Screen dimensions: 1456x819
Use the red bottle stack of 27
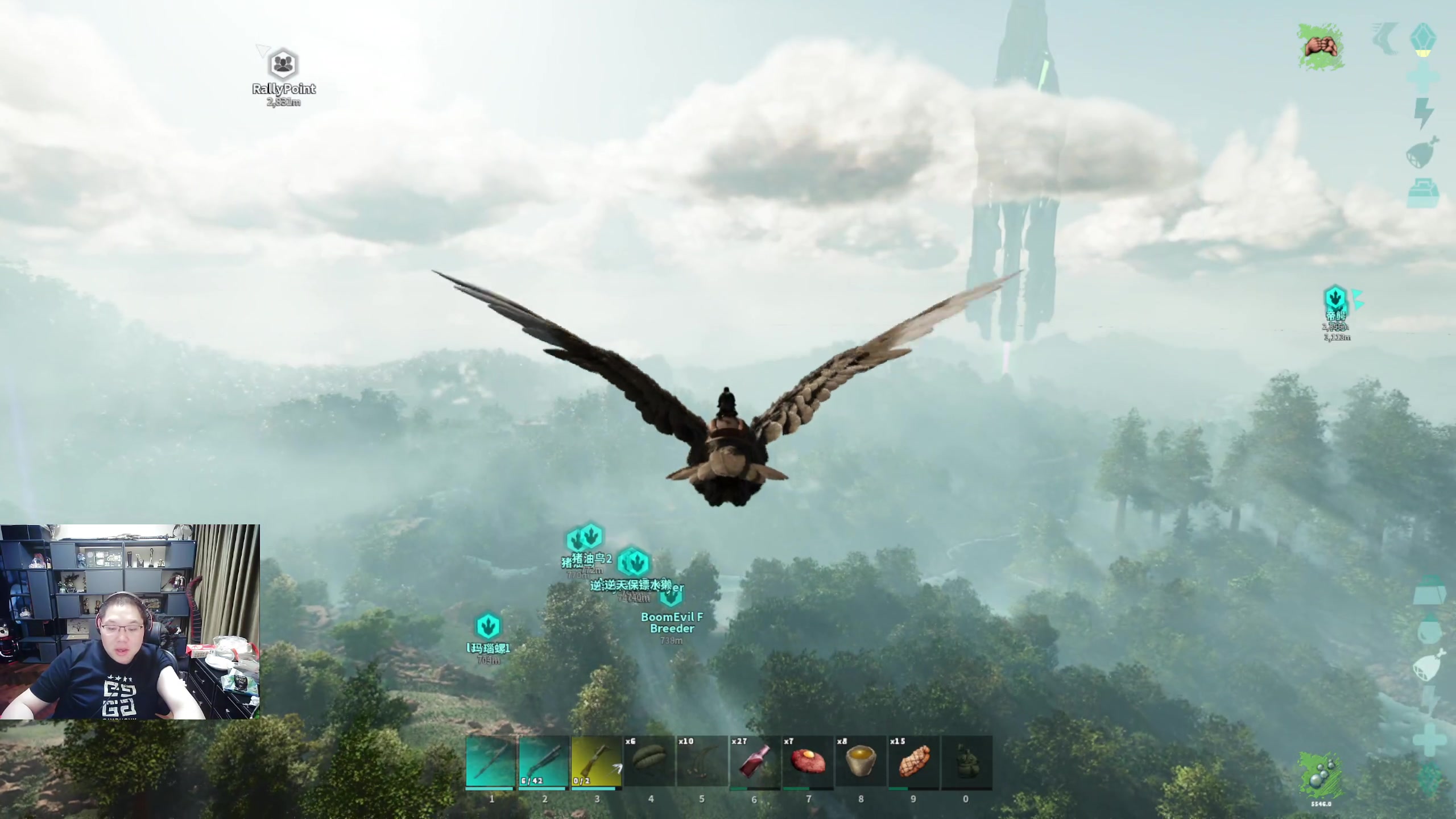pyautogui.click(x=755, y=762)
